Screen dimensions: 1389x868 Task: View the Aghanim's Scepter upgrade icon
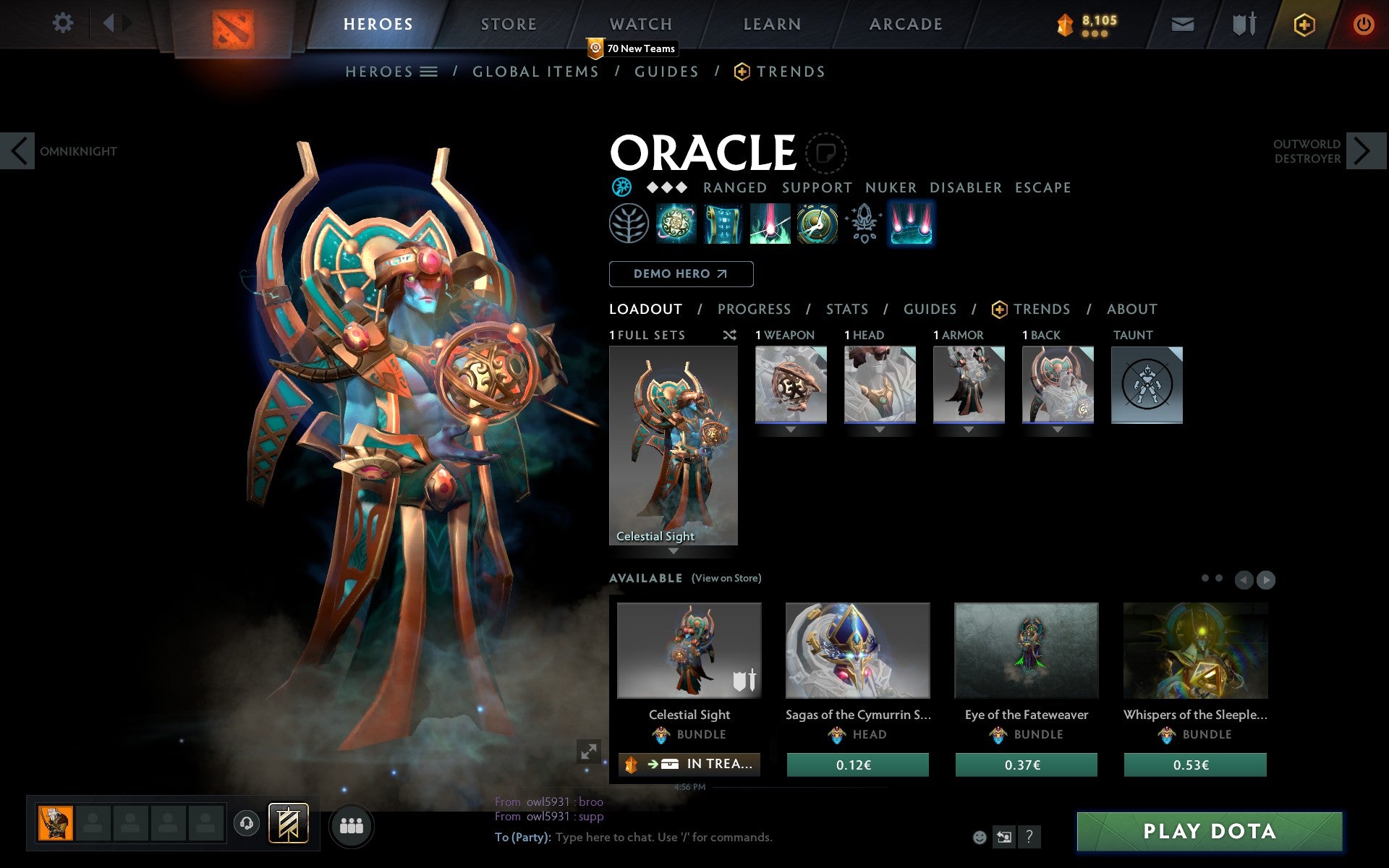(x=862, y=224)
